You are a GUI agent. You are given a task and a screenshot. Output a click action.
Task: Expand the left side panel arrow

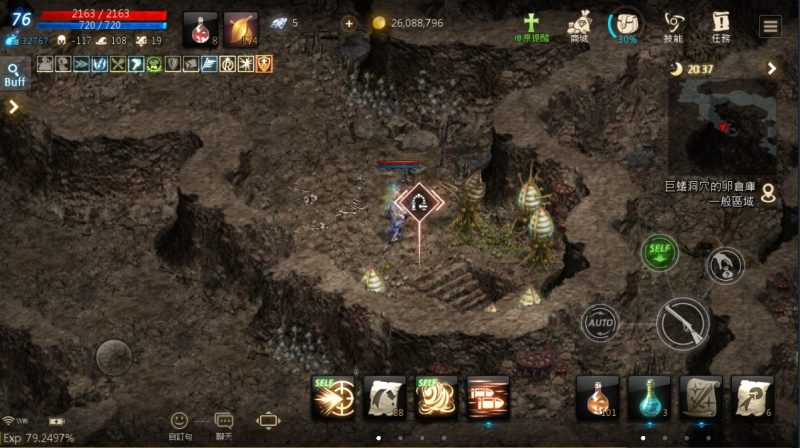pyautogui.click(x=14, y=107)
